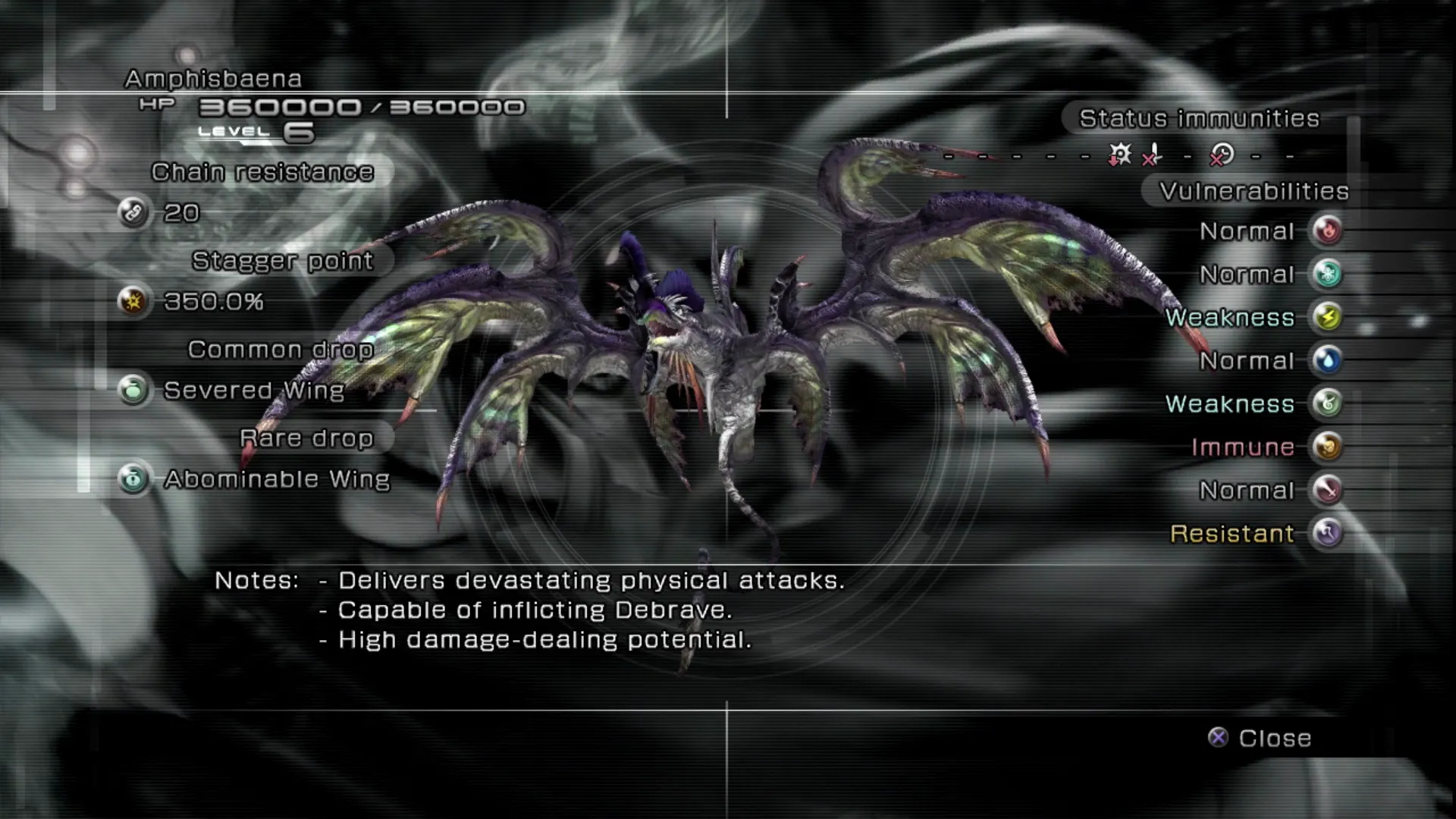
Task: Select the physical sword vulnerability icon
Action: 1327,490
